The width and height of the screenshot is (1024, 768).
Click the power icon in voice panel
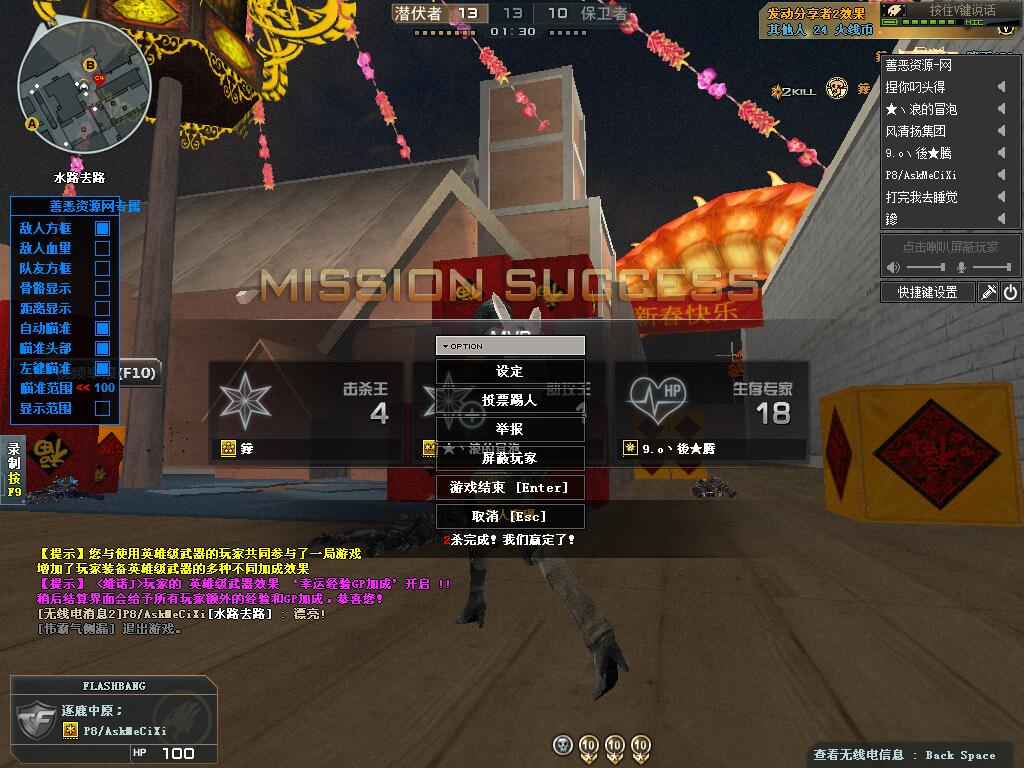click(1010, 292)
